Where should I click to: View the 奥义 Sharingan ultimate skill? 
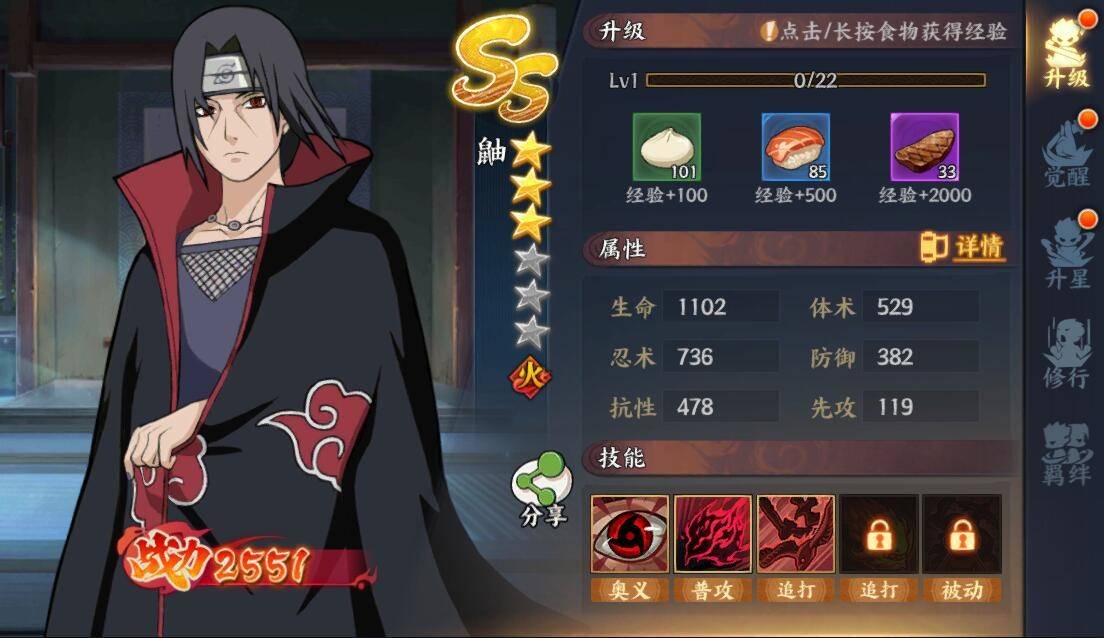point(630,534)
